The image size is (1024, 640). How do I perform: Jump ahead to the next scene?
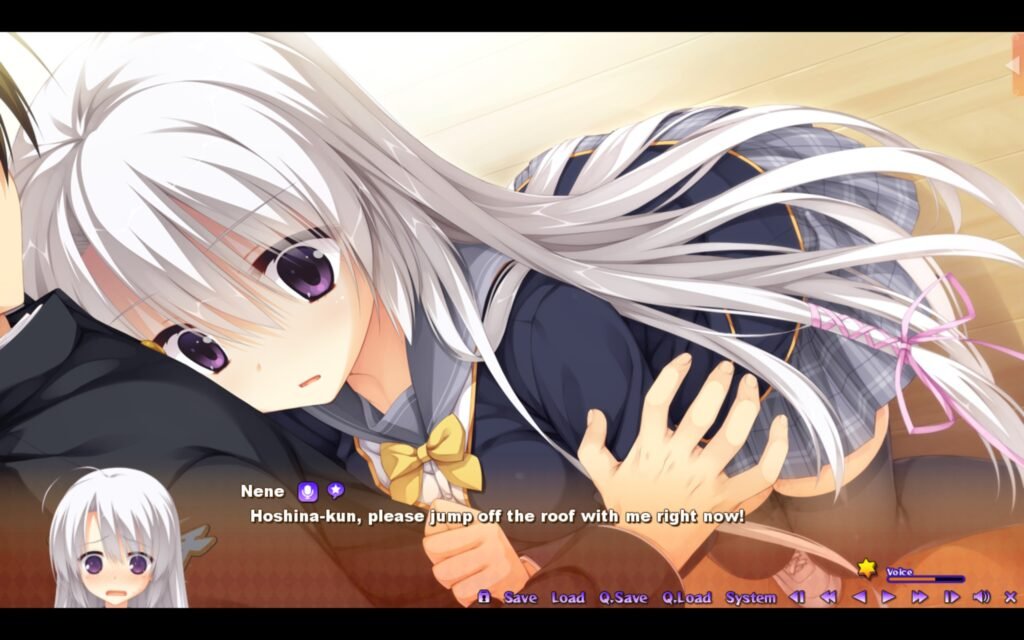(951, 597)
